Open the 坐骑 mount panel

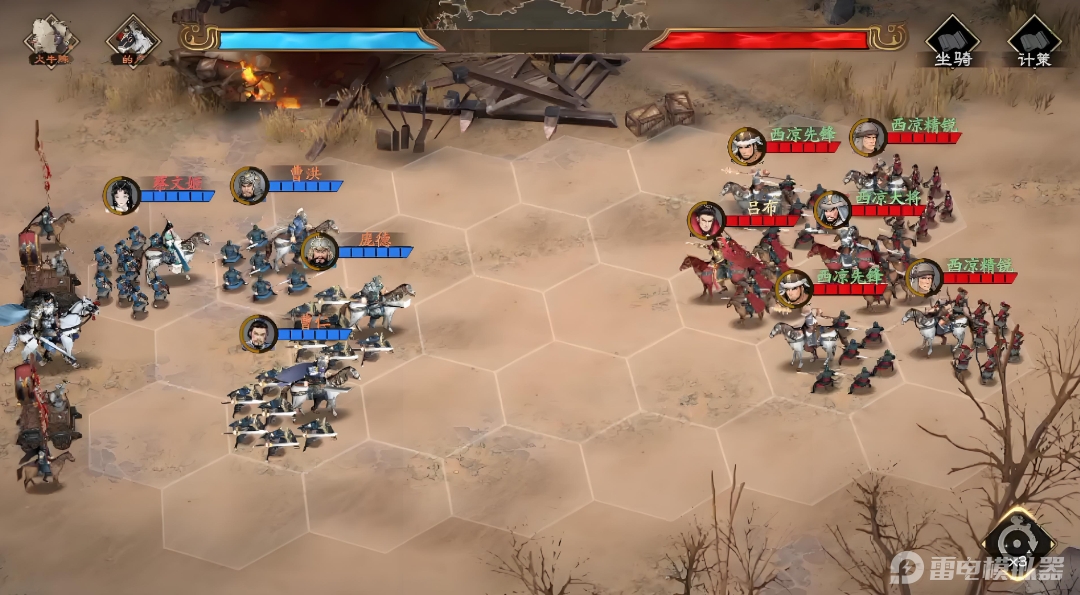point(953,42)
